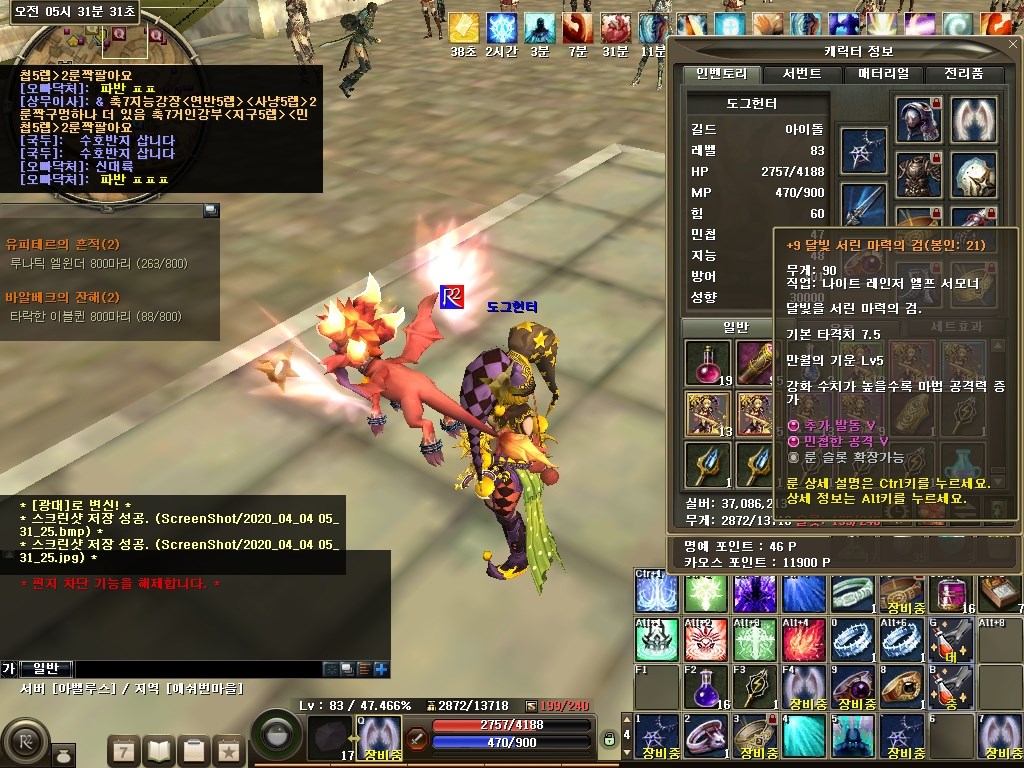Viewport: 1024px width, 768px height.
Task: Open the 서번트 tab
Action: (x=802, y=74)
